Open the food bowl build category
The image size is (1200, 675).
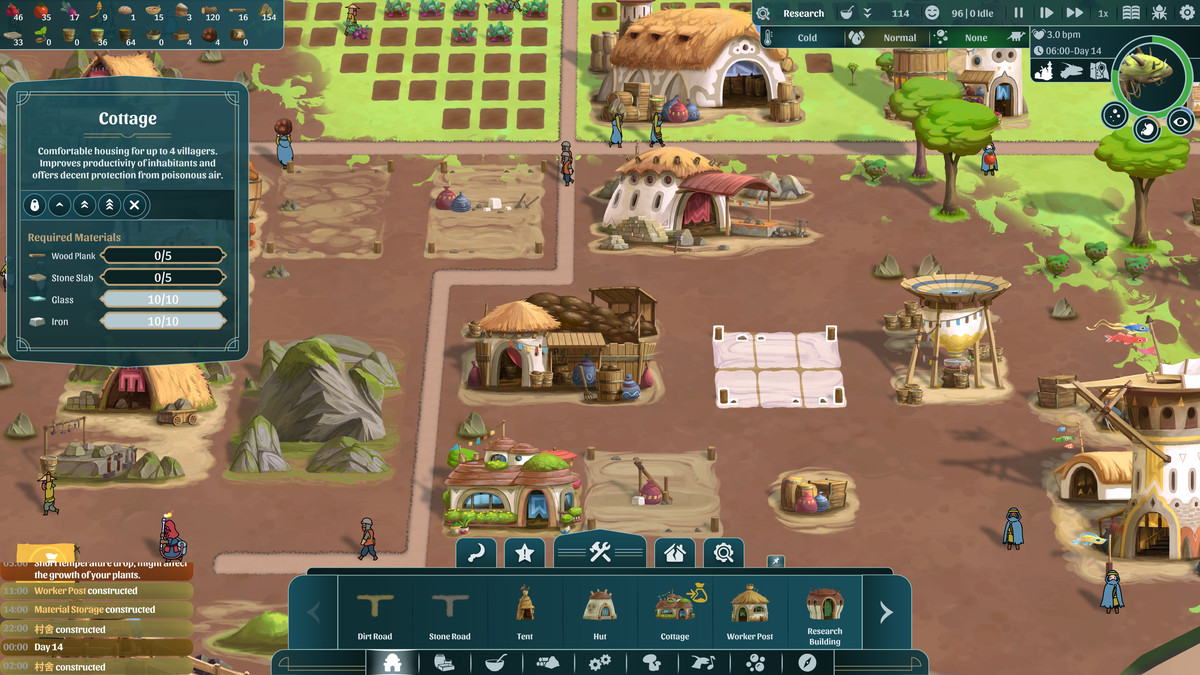click(x=495, y=663)
